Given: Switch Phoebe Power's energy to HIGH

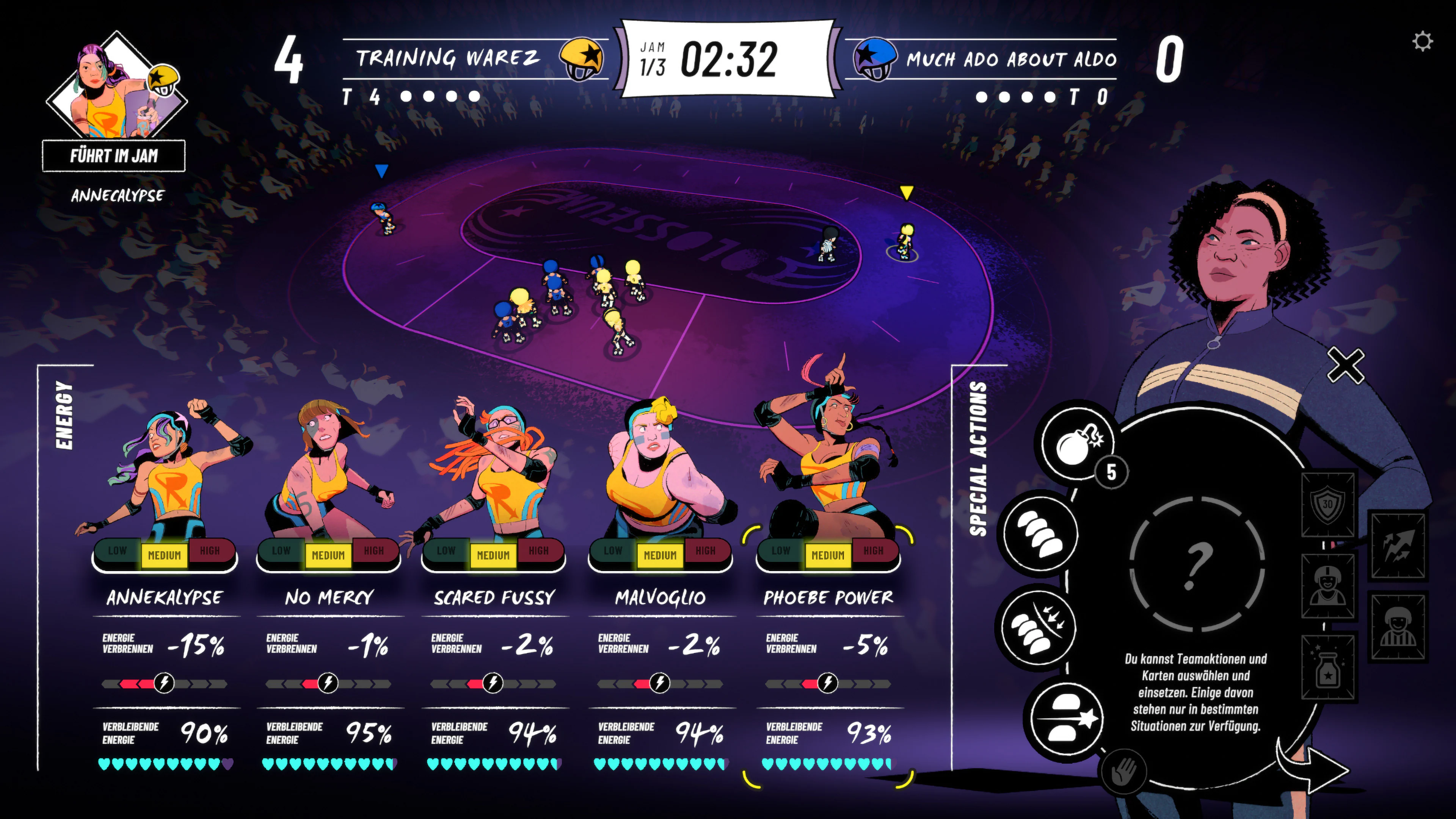Looking at the screenshot, I should point(873,551).
